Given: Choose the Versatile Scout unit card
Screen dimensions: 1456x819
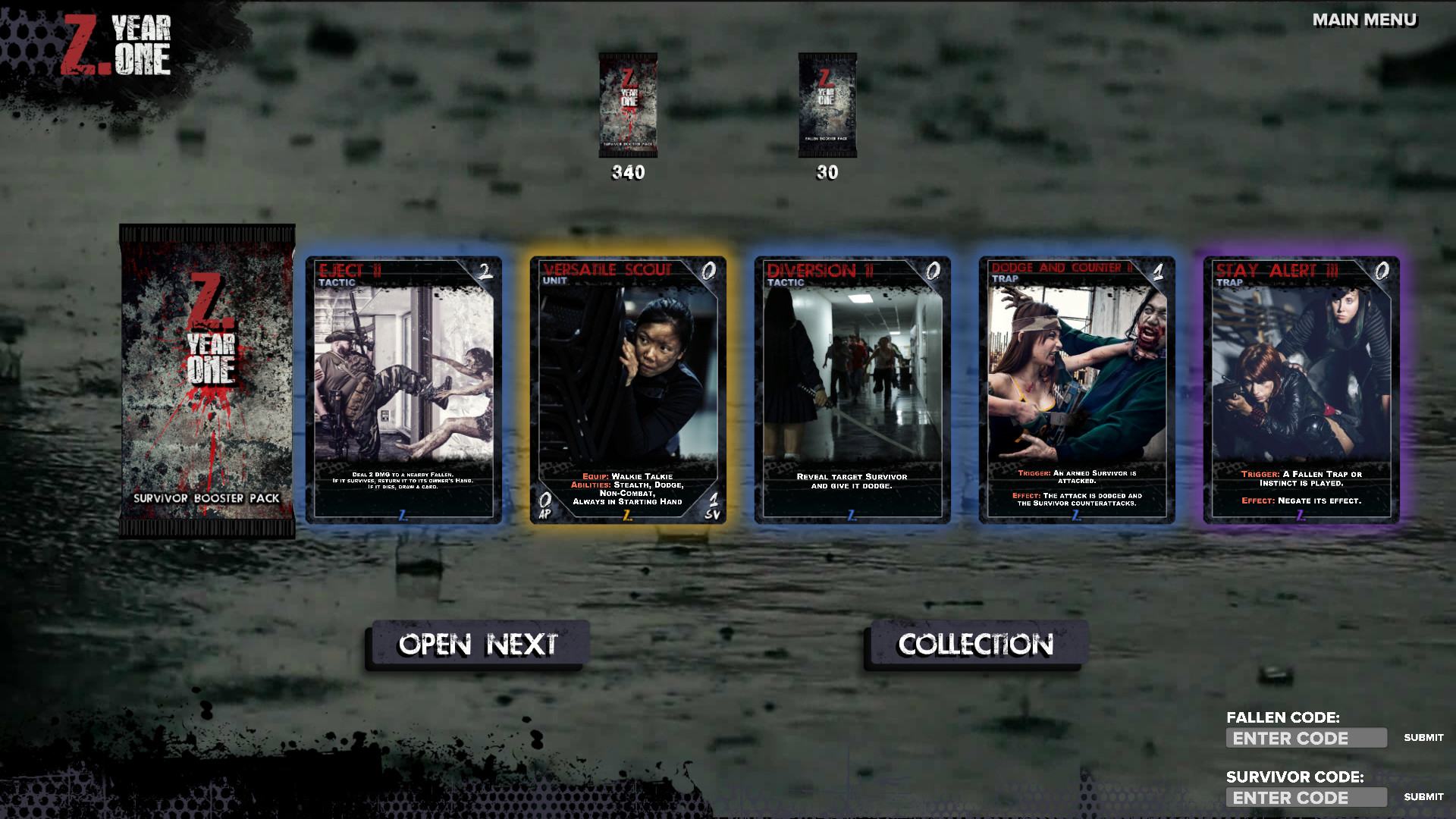Looking at the screenshot, I should coord(628,390).
